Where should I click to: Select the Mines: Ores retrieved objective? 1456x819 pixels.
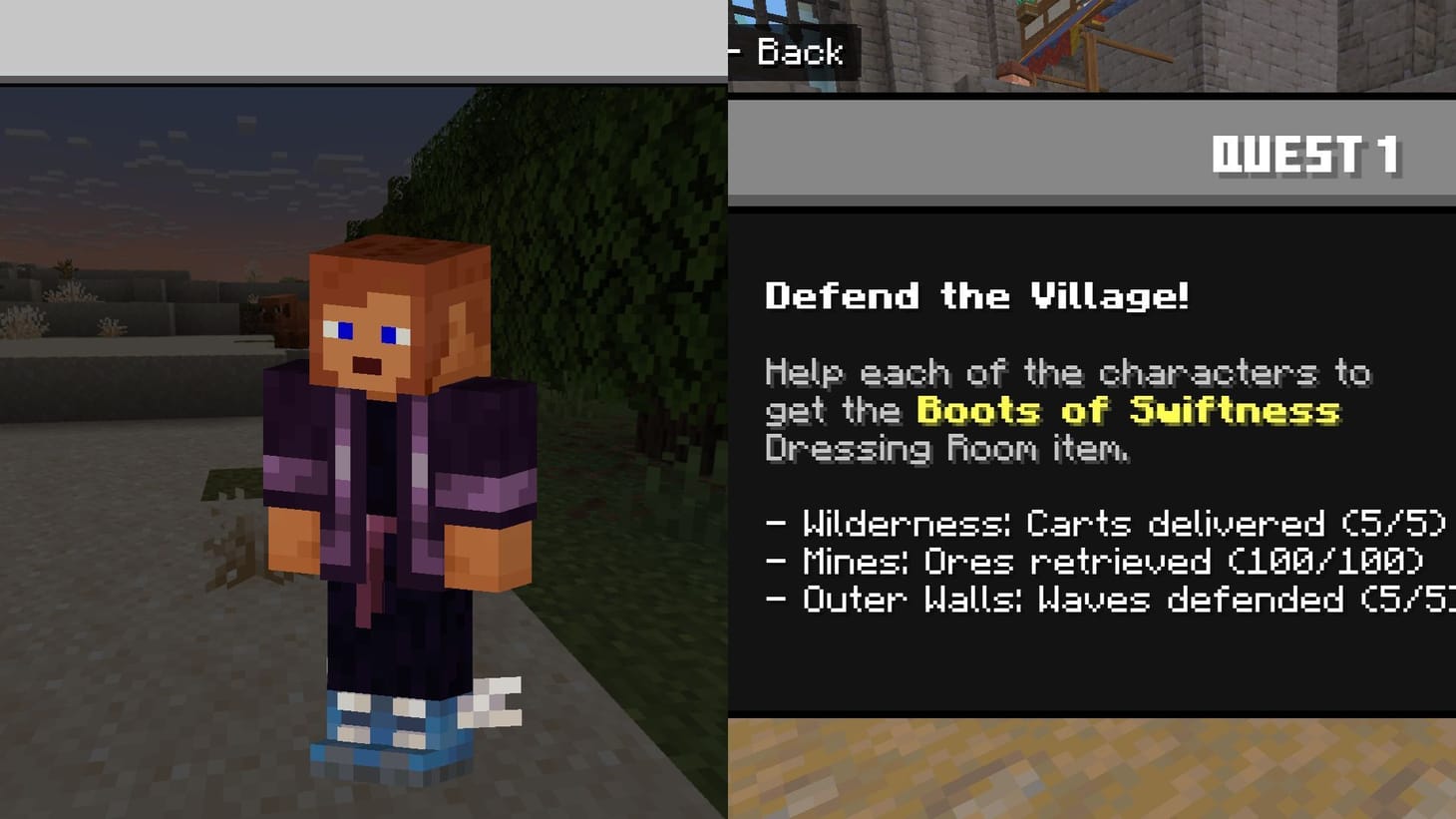(x=1077, y=561)
